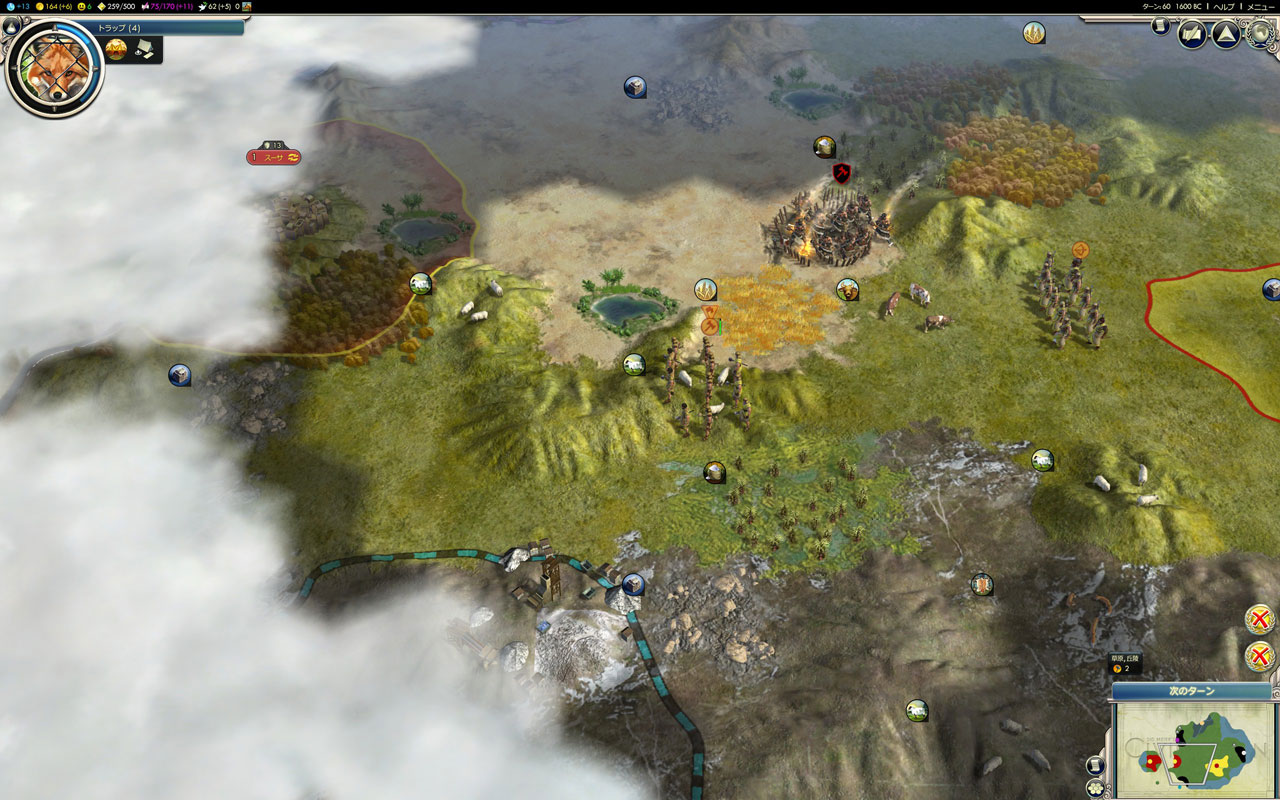Click on the minimap
This screenshot has width=1280, height=800.
(1193, 750)
